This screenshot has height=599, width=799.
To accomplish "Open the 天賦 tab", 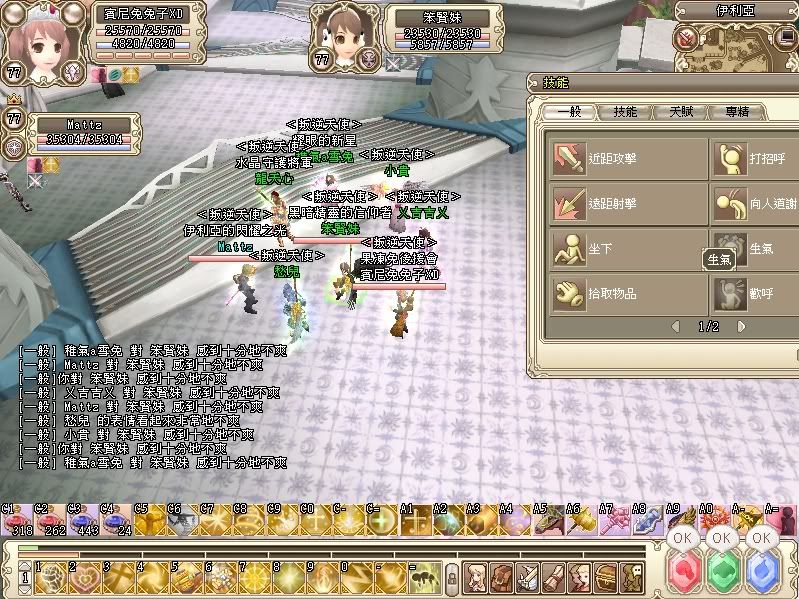I will click(x=681, y=112).
